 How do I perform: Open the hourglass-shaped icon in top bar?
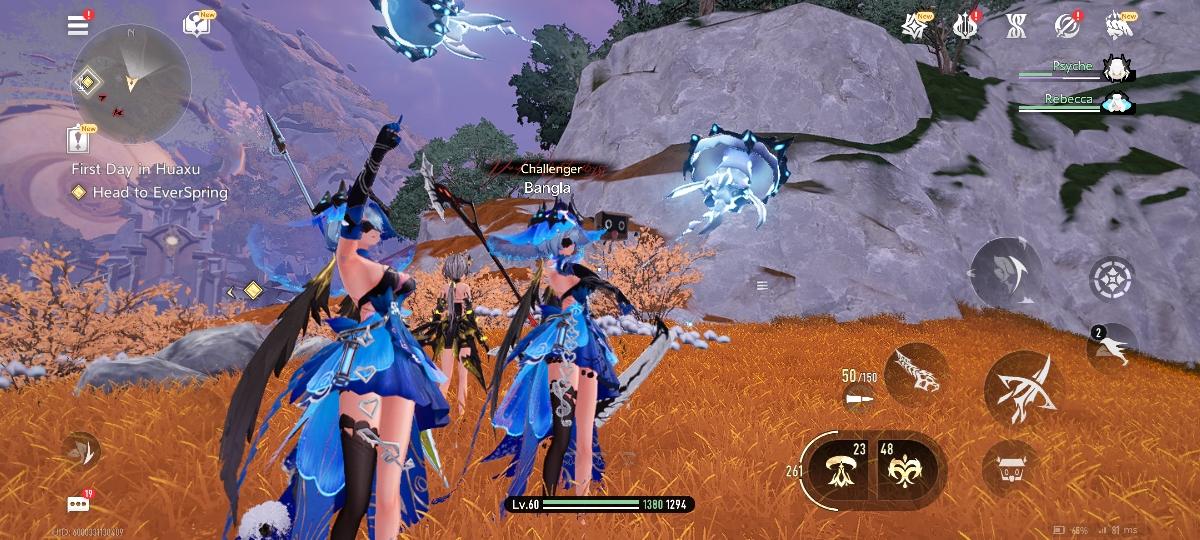1016,26
